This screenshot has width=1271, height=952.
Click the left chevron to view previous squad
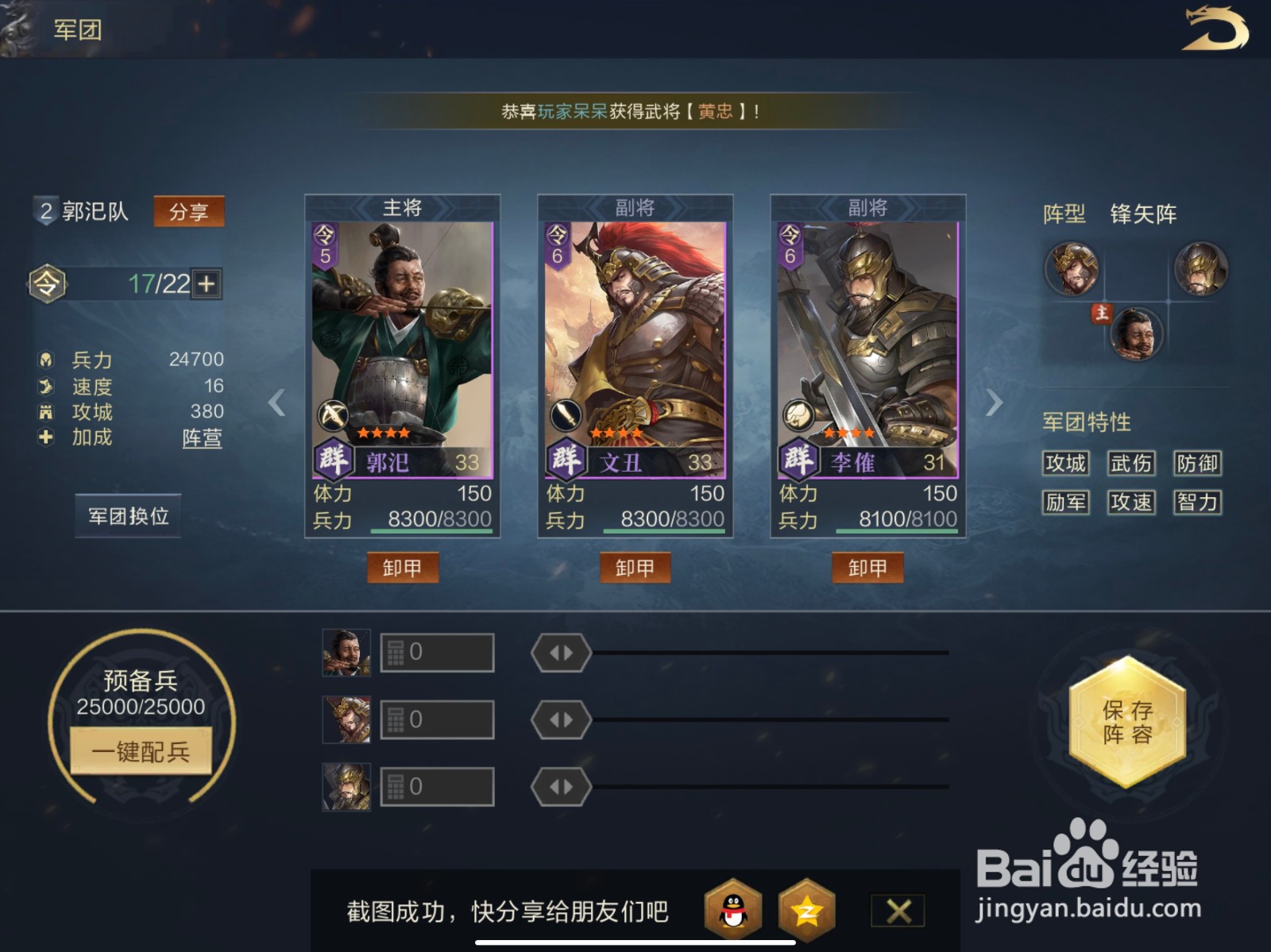276,403
